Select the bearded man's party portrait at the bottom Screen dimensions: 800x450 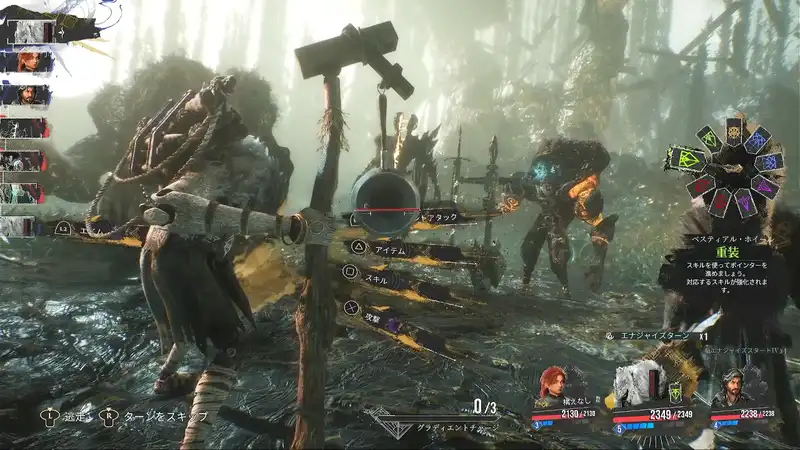[733, 386]
